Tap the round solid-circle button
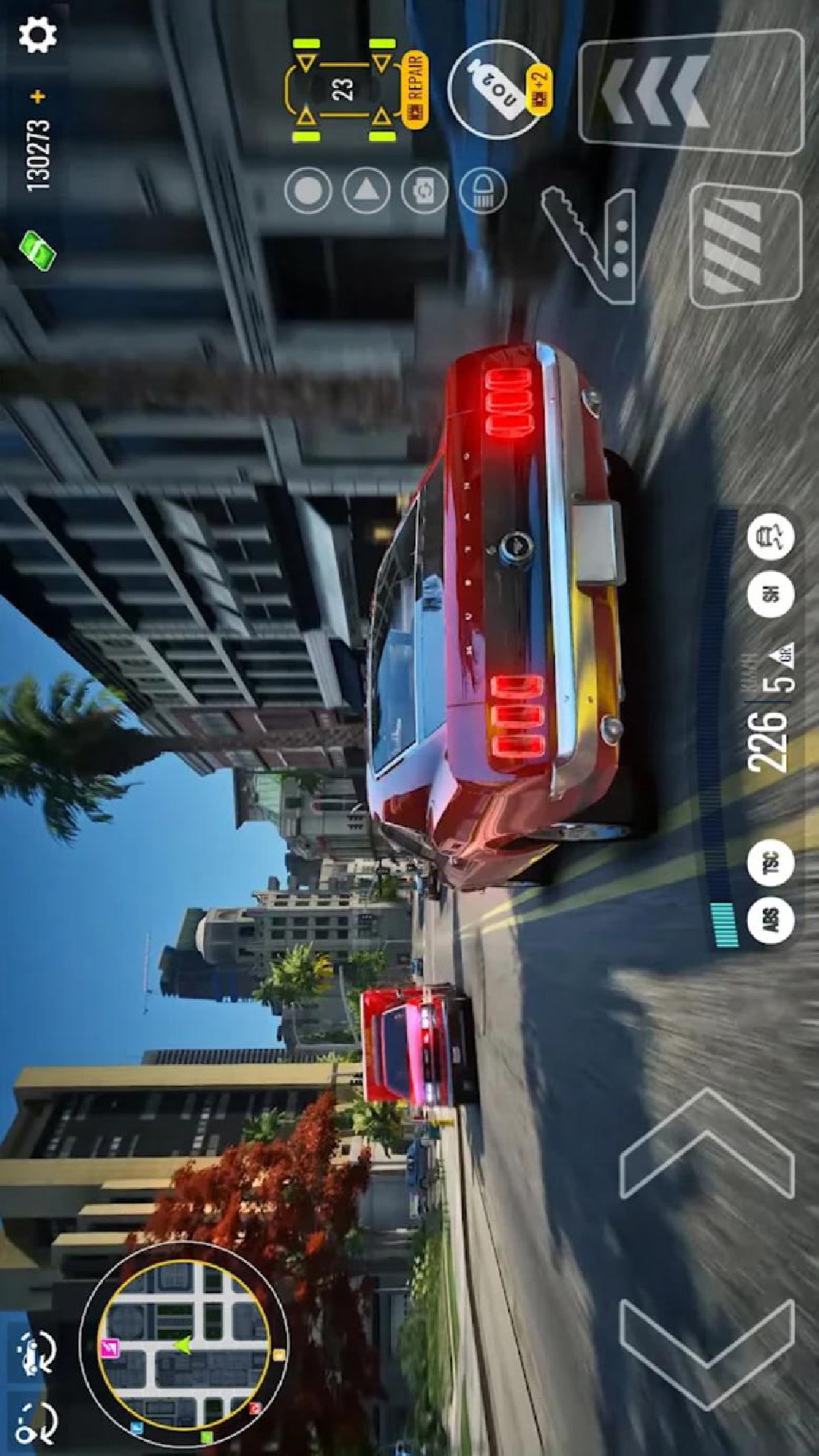Image resolution: width=819 pixels, height=1456 pixels. click(308, 190)
